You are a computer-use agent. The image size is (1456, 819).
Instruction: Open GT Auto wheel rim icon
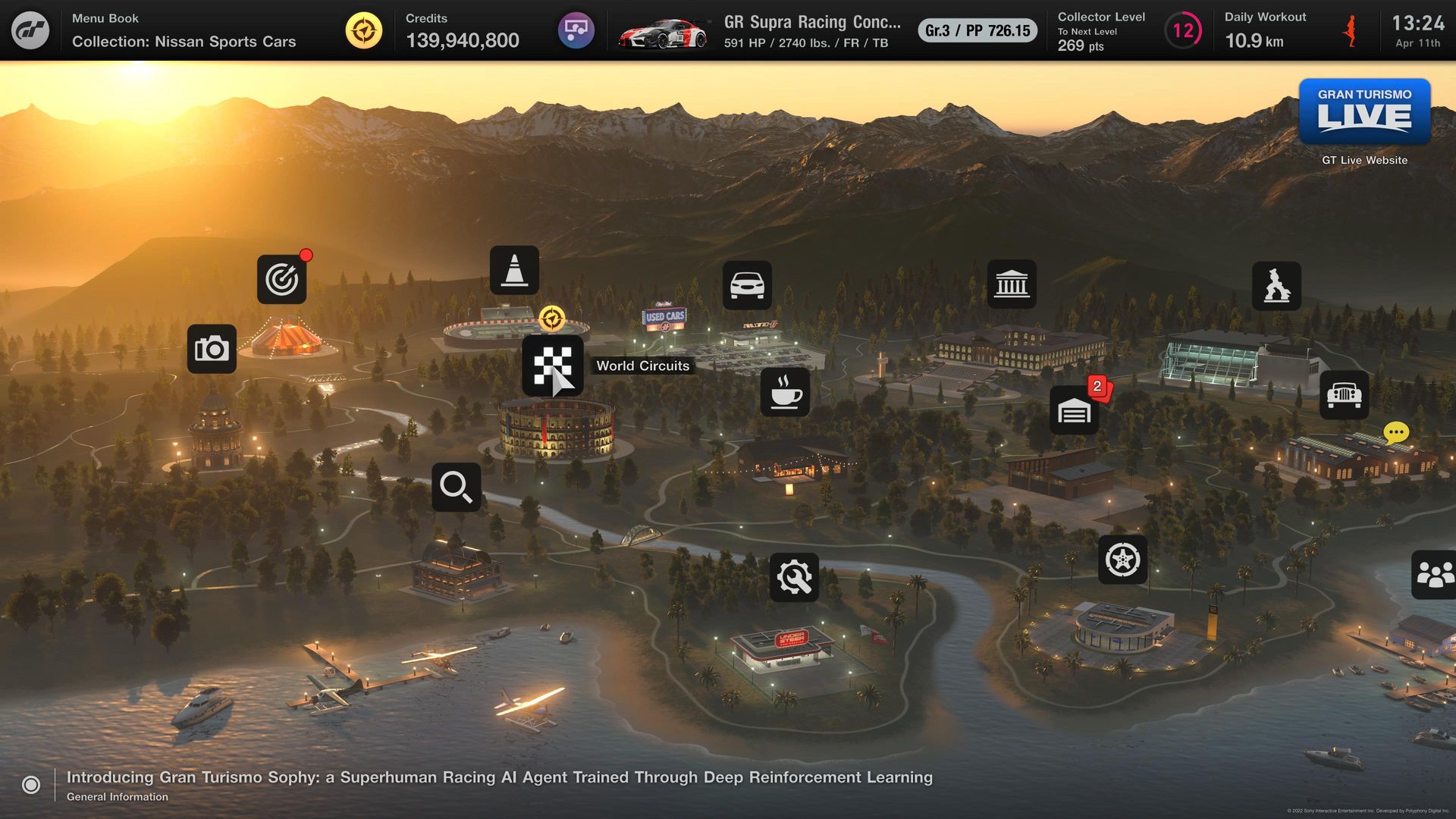(1122, 560)
